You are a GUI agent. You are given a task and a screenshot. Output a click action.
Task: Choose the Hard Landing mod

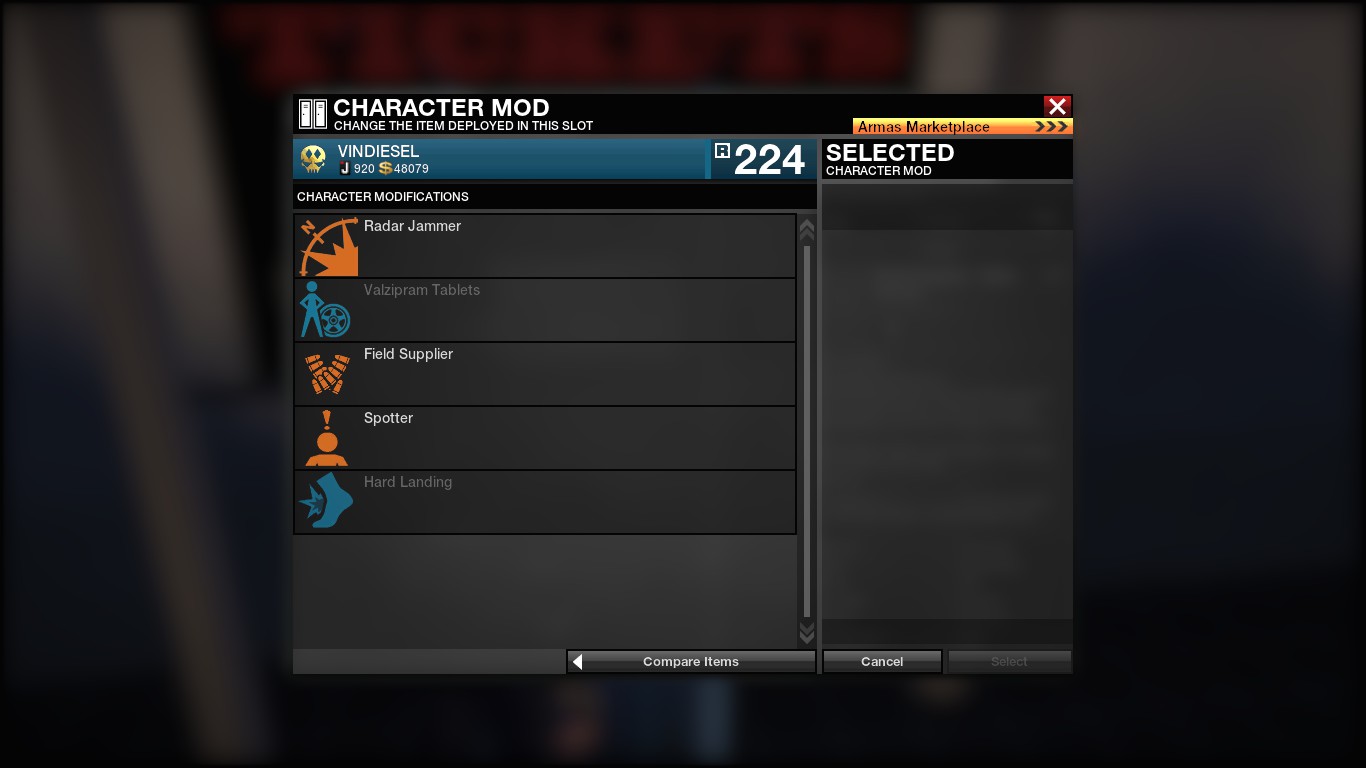point(545,502)
